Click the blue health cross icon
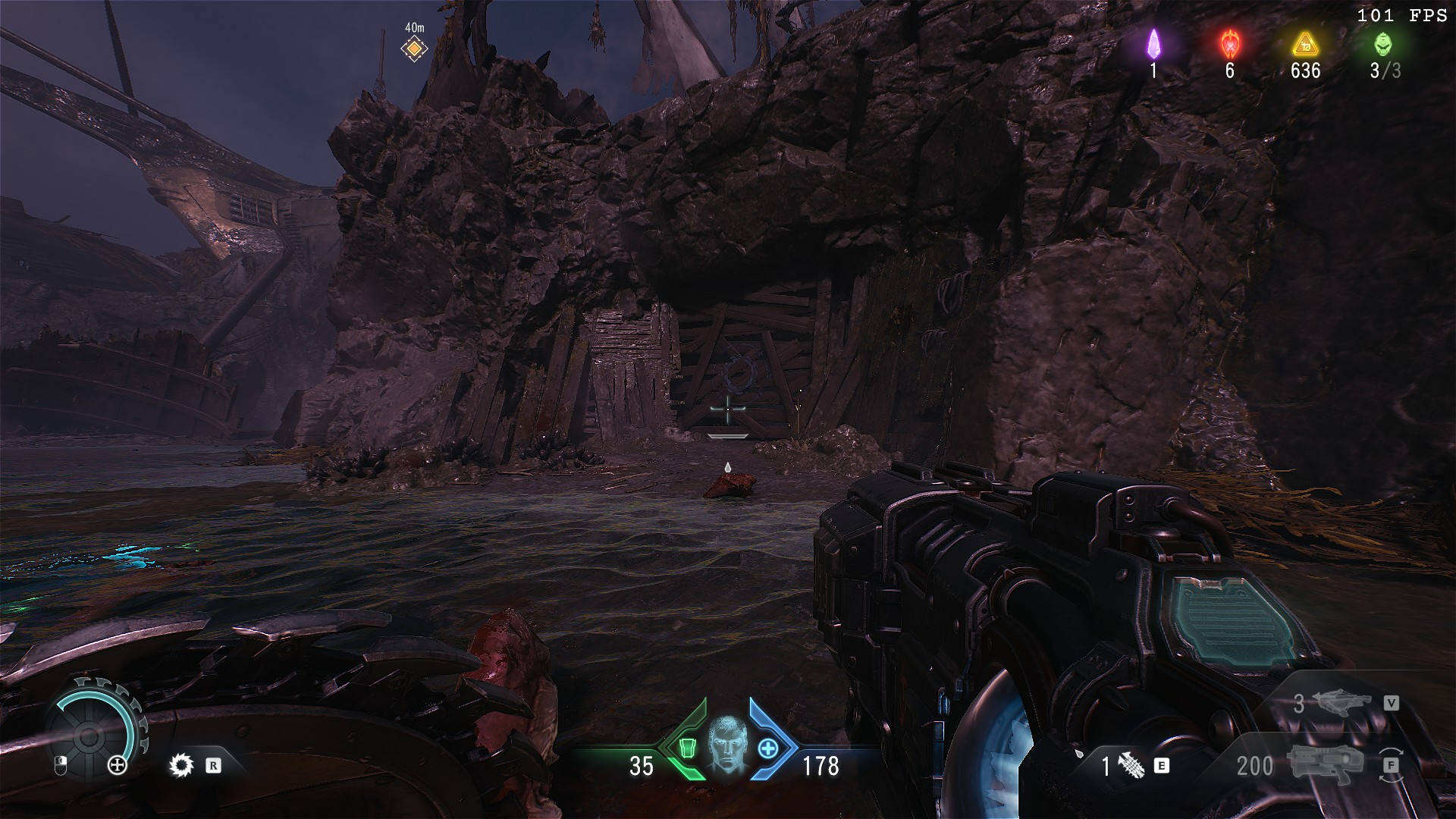 tap(768, 748)
